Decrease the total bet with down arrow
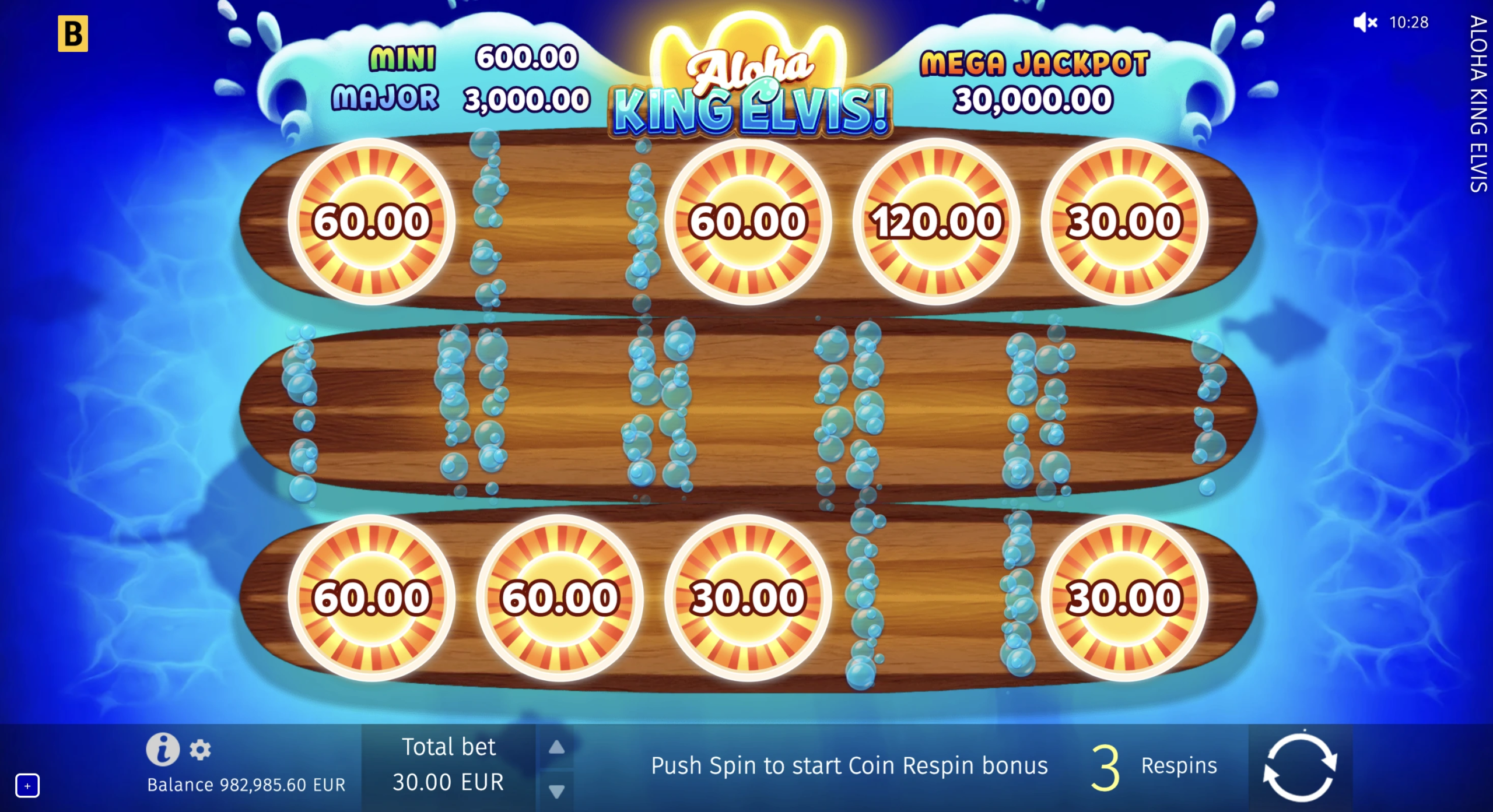 tap(556, 791)
